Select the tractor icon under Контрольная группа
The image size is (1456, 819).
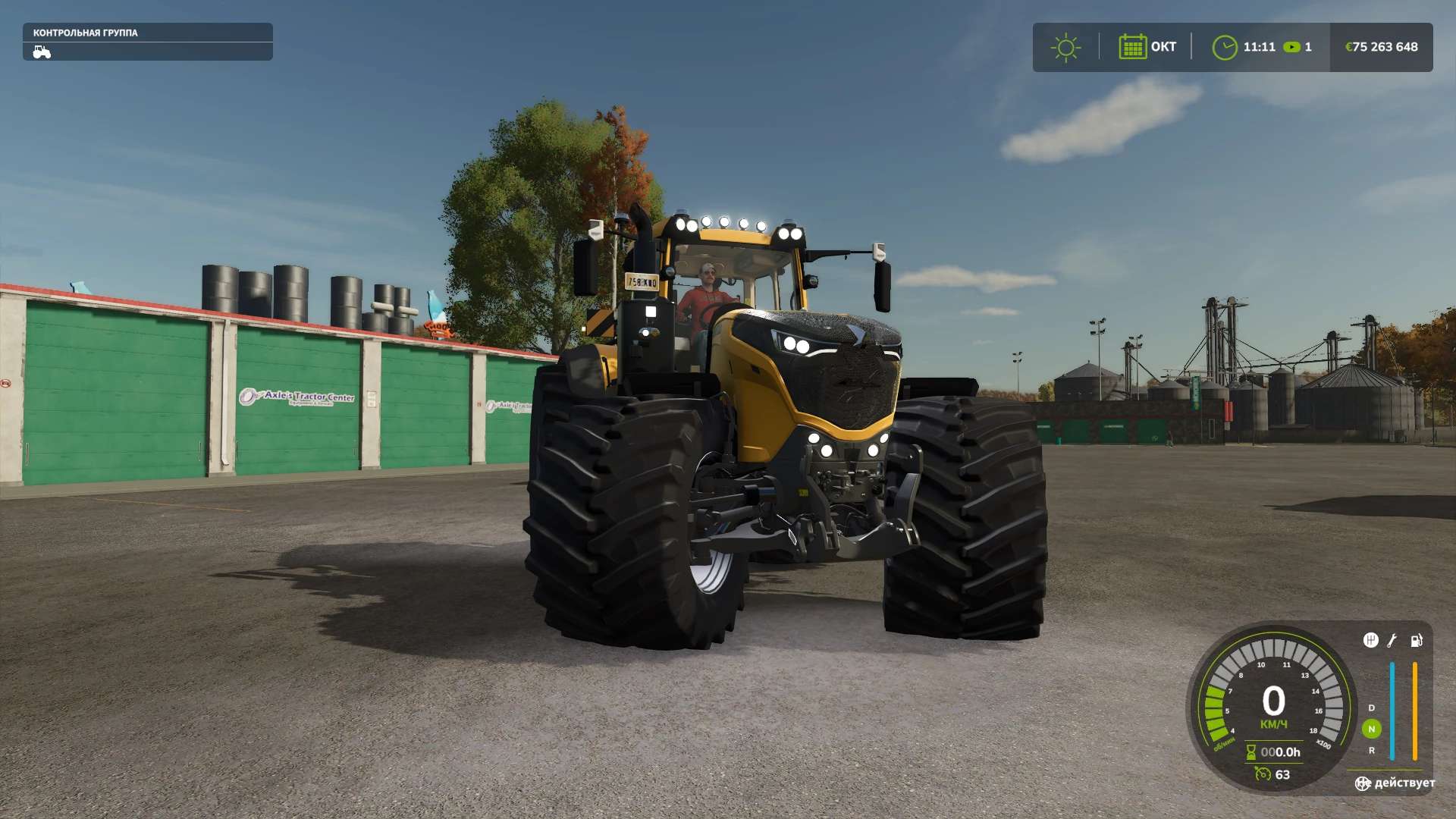pos(42,52)
